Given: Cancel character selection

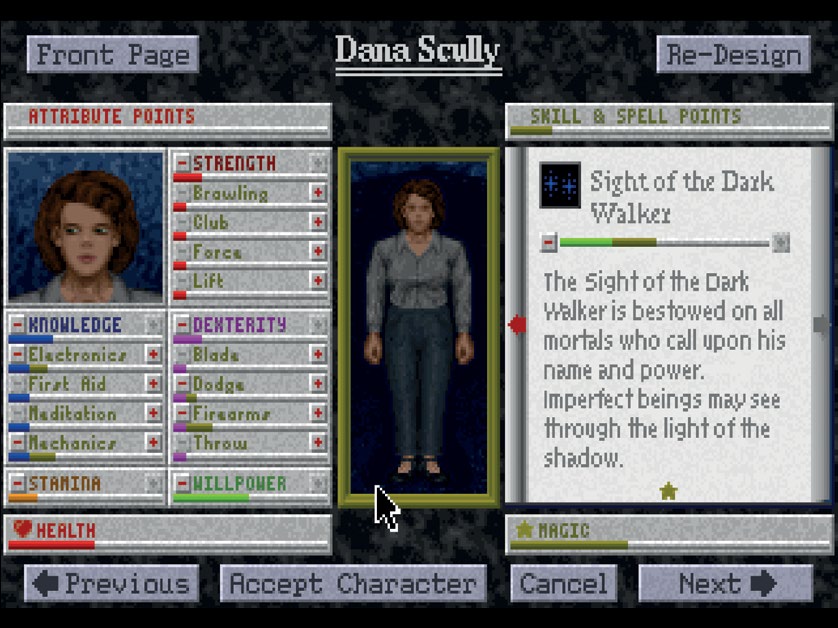Looking at the screenshot, I should 564,584.
